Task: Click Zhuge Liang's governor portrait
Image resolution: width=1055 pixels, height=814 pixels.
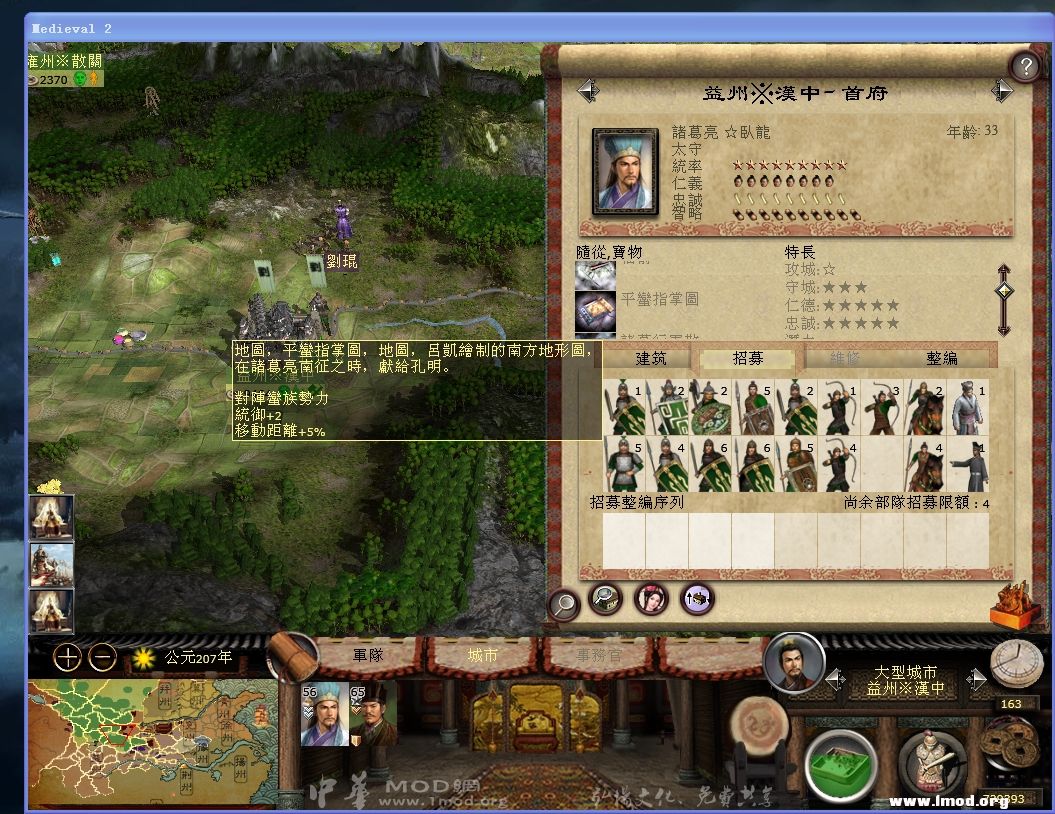Action: 626,171
